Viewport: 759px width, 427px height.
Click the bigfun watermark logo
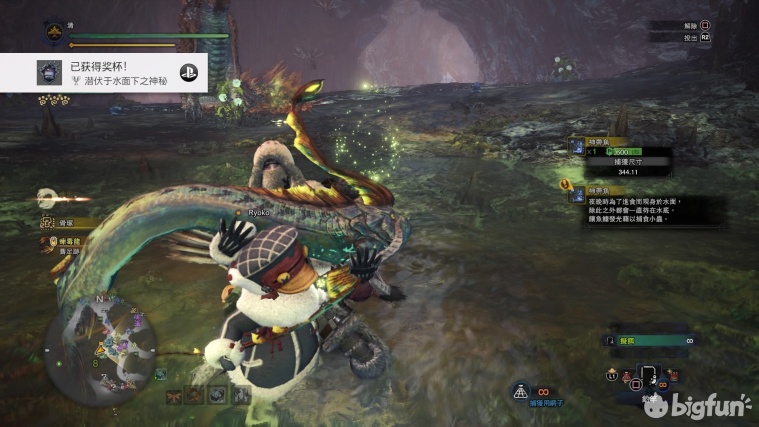click(698, 404)
